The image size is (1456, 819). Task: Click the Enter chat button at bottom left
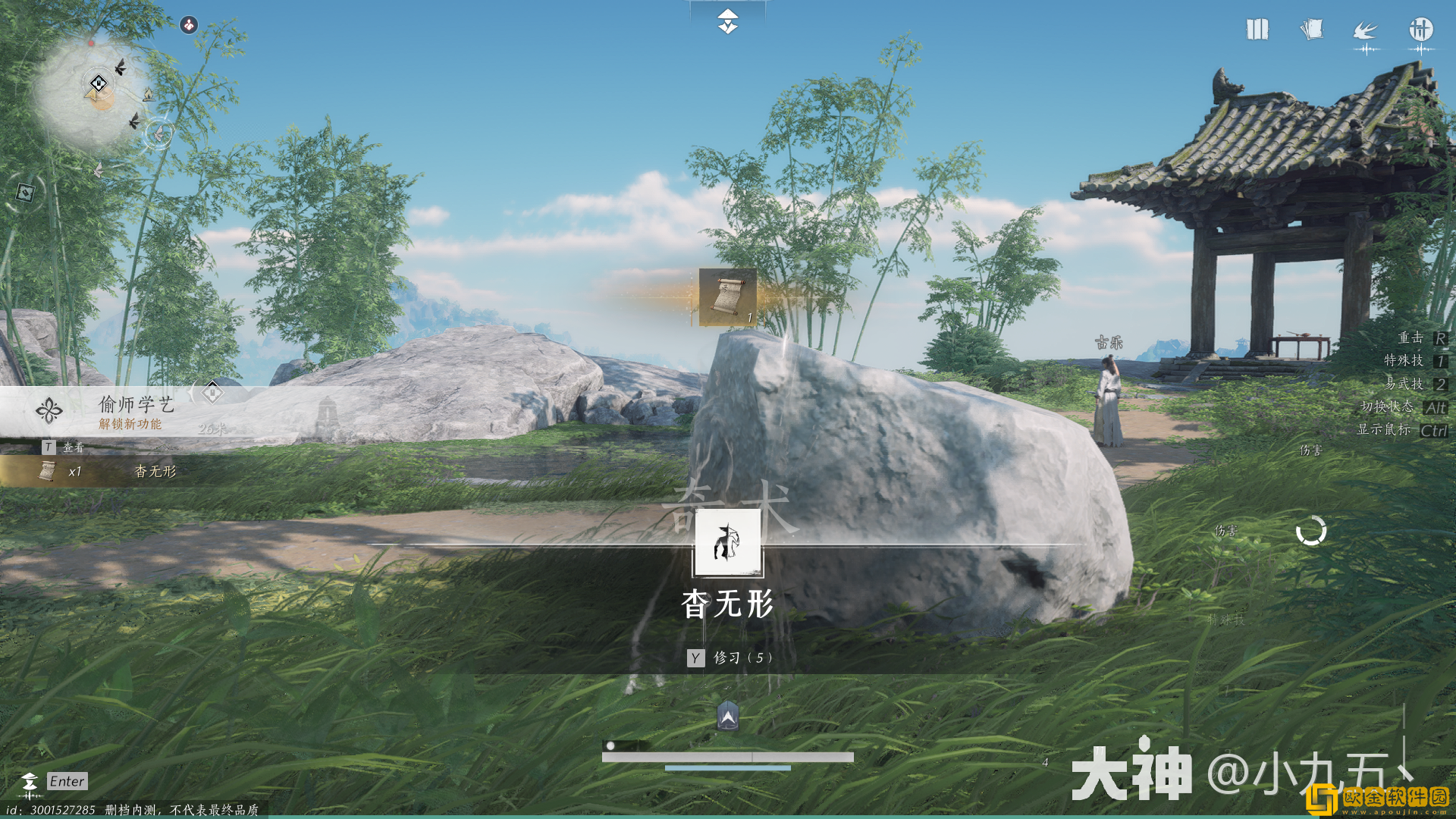(66, 781)
